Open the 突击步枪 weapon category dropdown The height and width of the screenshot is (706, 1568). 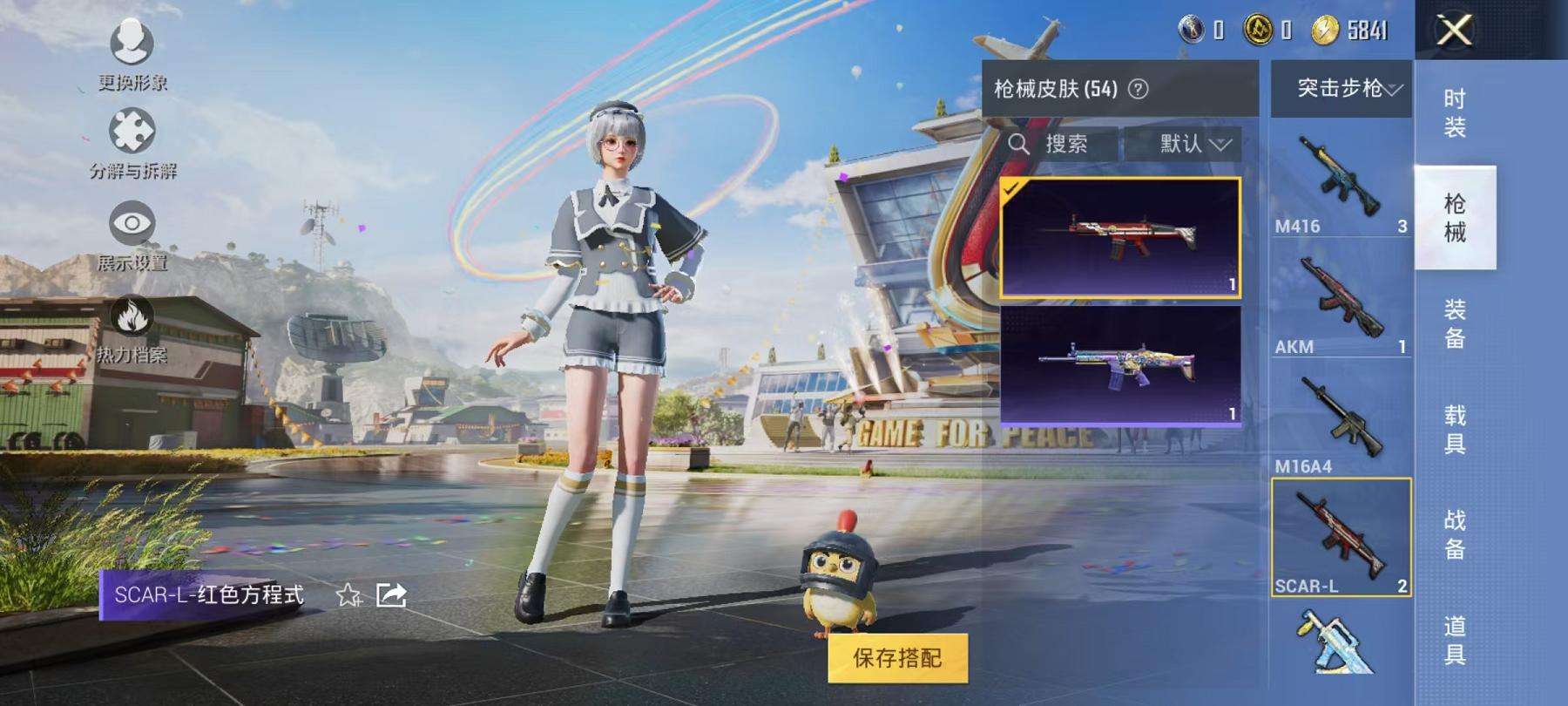tap(1342, 90)
